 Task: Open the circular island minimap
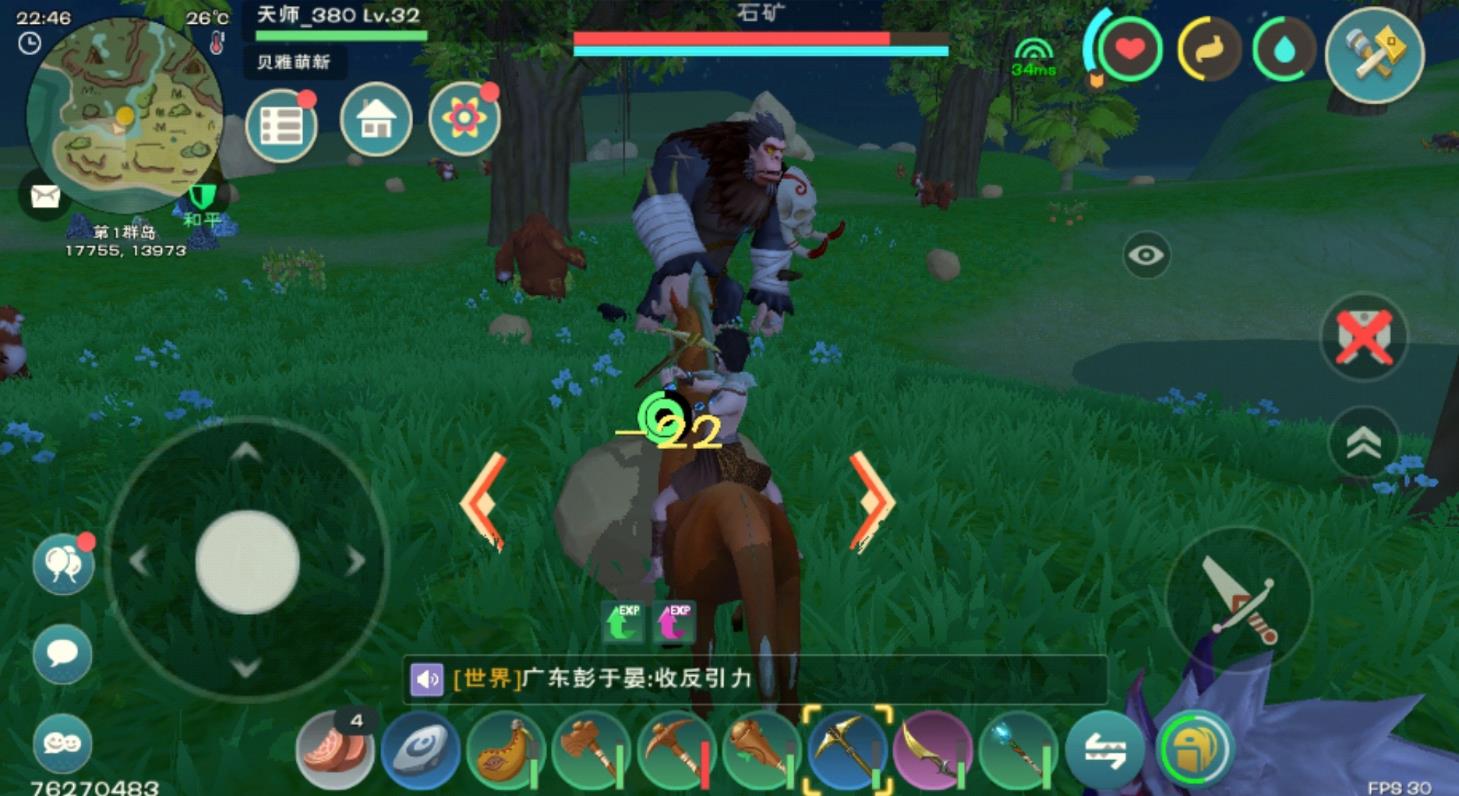(124, 113)
